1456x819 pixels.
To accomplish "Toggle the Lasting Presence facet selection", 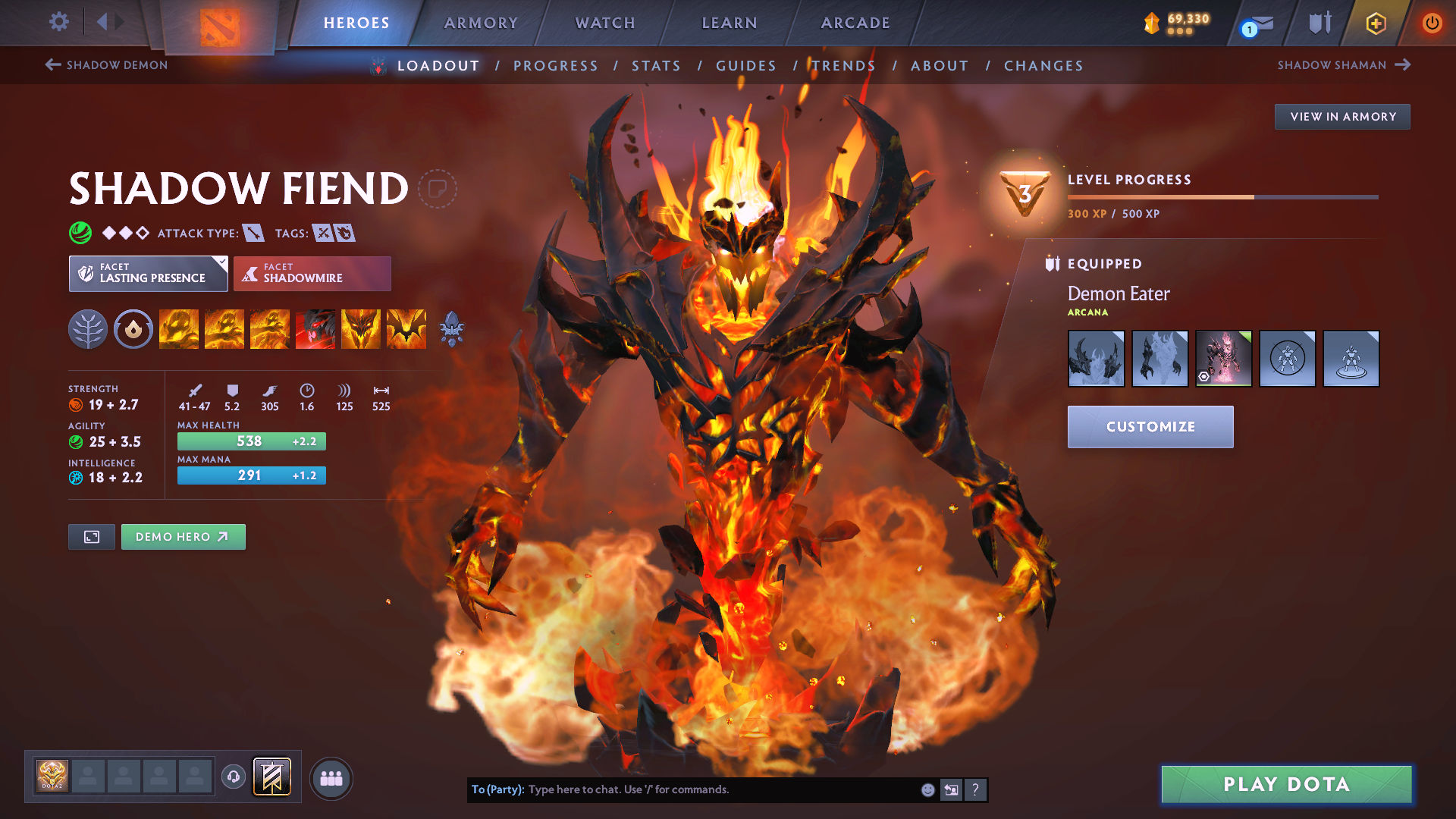I will tap(148, 273).
